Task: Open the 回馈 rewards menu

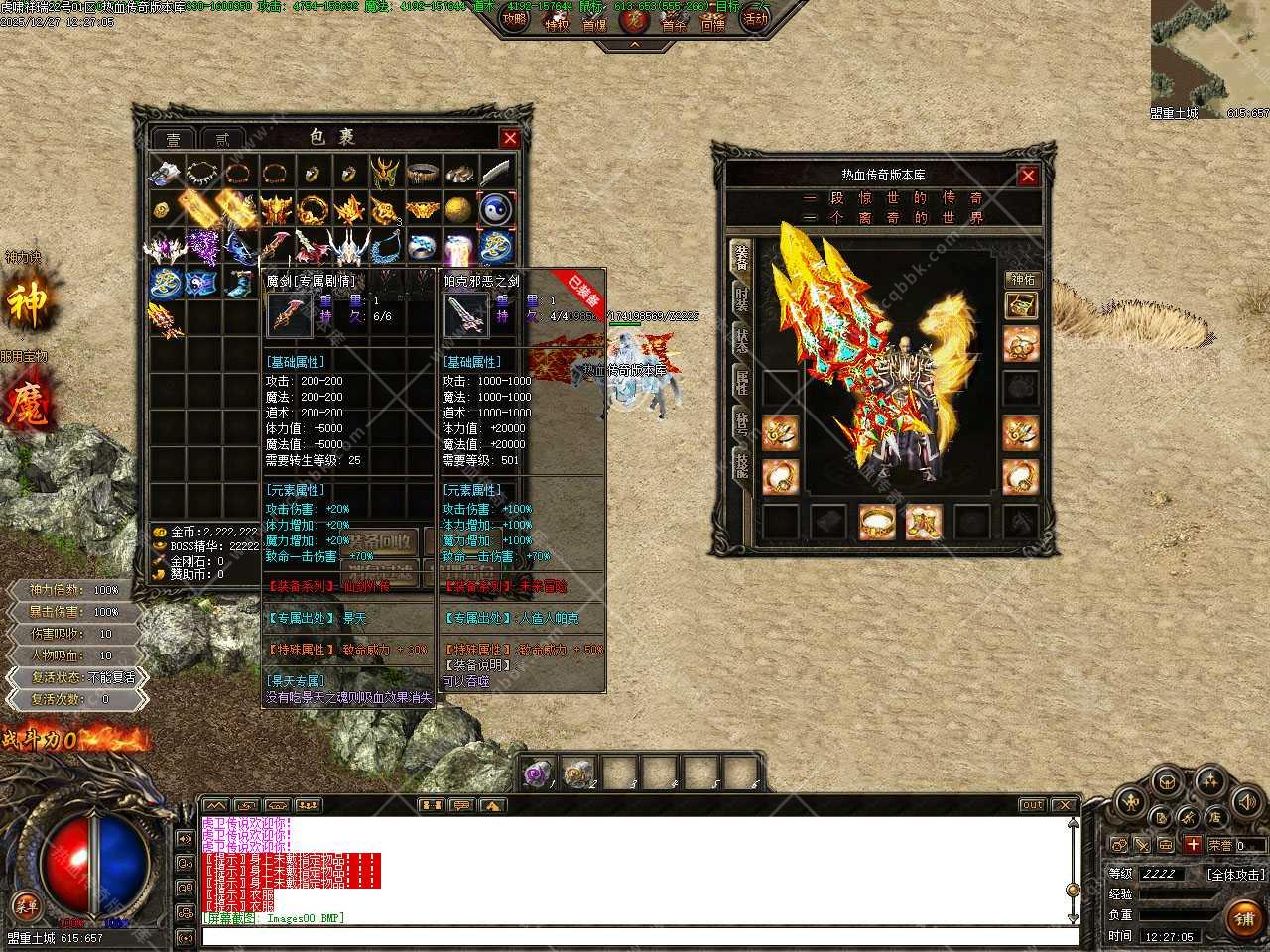Action: point(713,24)
